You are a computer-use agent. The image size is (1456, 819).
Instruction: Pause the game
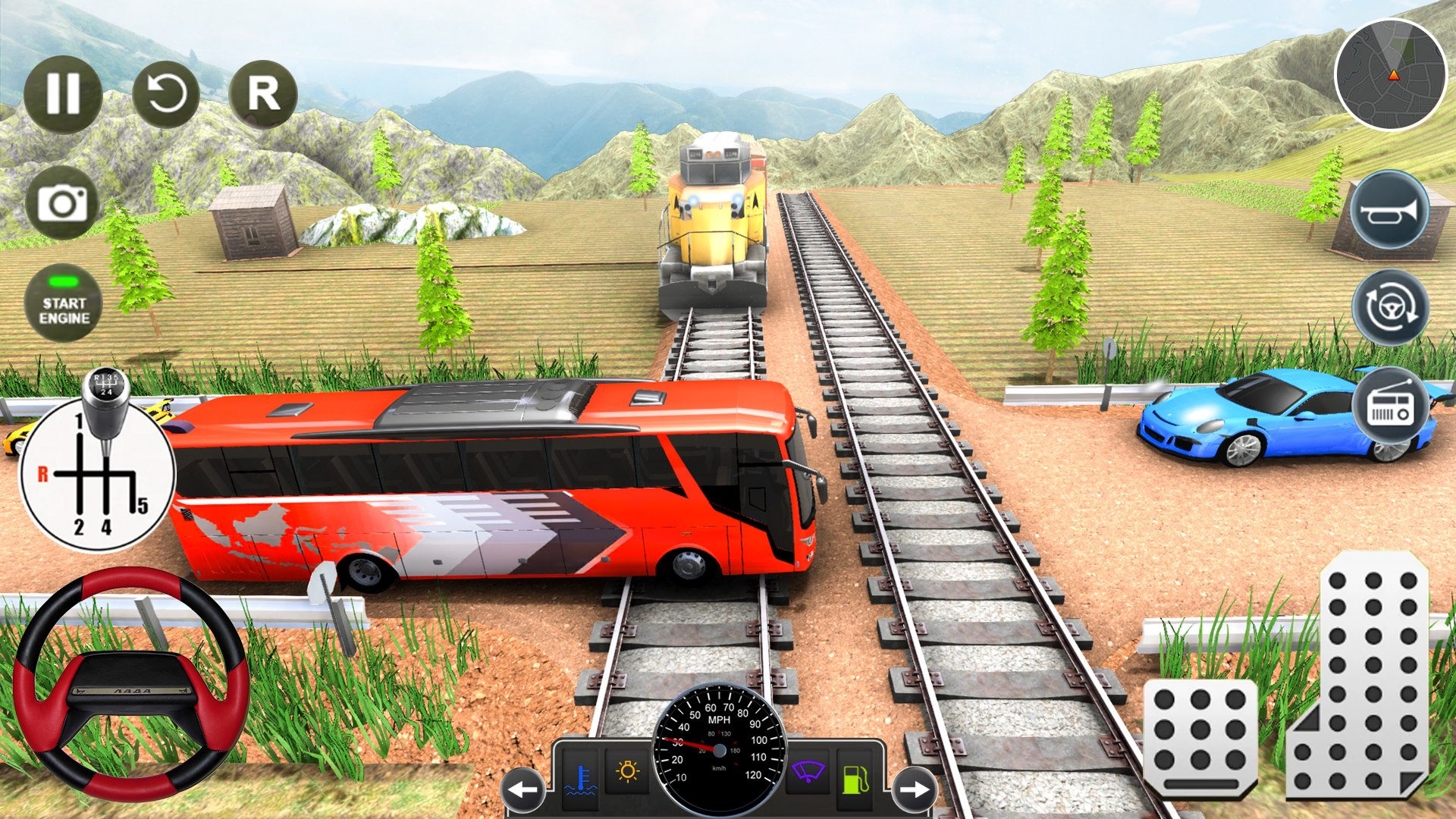[x=64, y=94]
